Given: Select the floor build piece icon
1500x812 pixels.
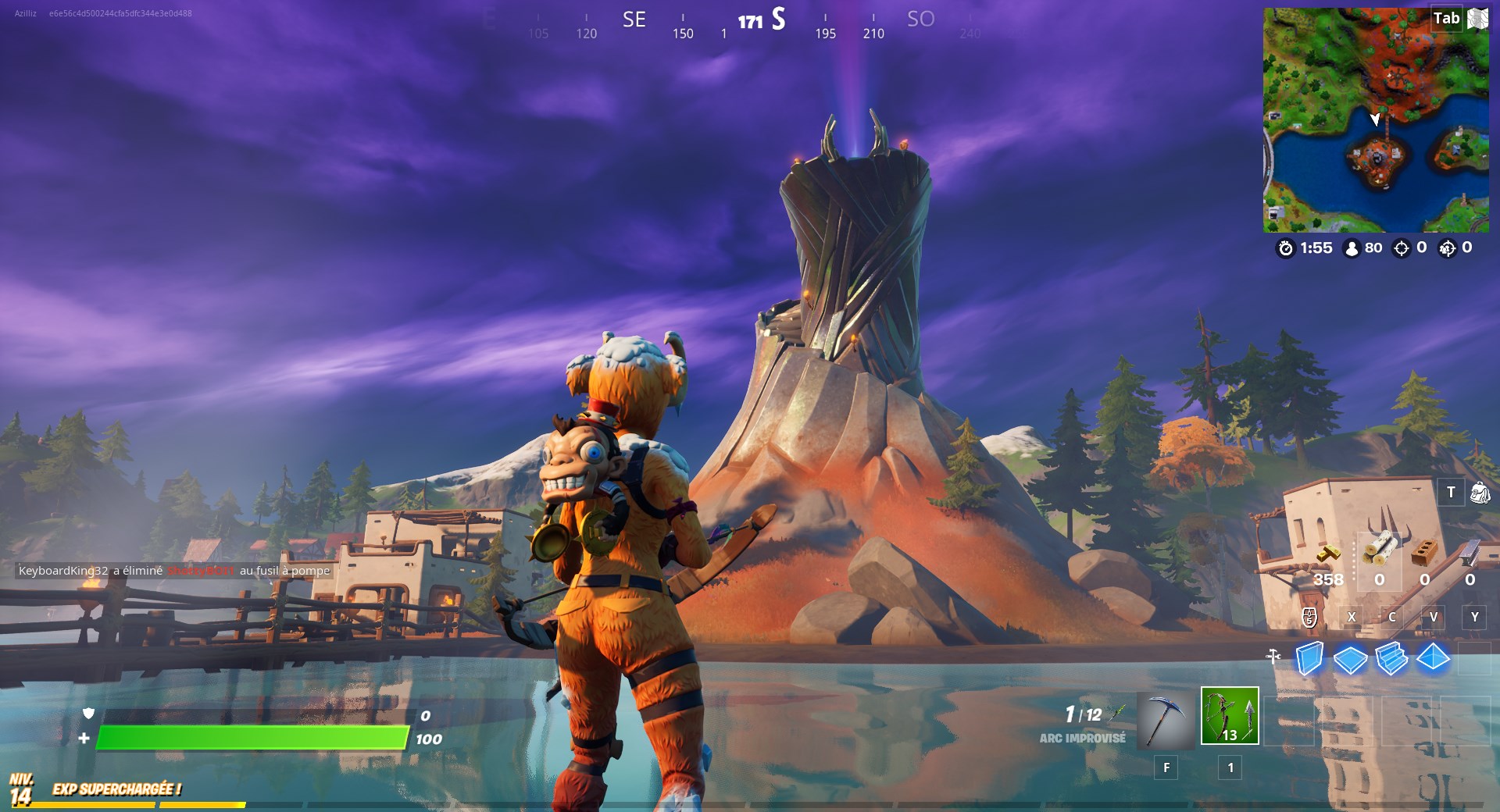Looking at the screenshot, I should [x=1352, y=659].
